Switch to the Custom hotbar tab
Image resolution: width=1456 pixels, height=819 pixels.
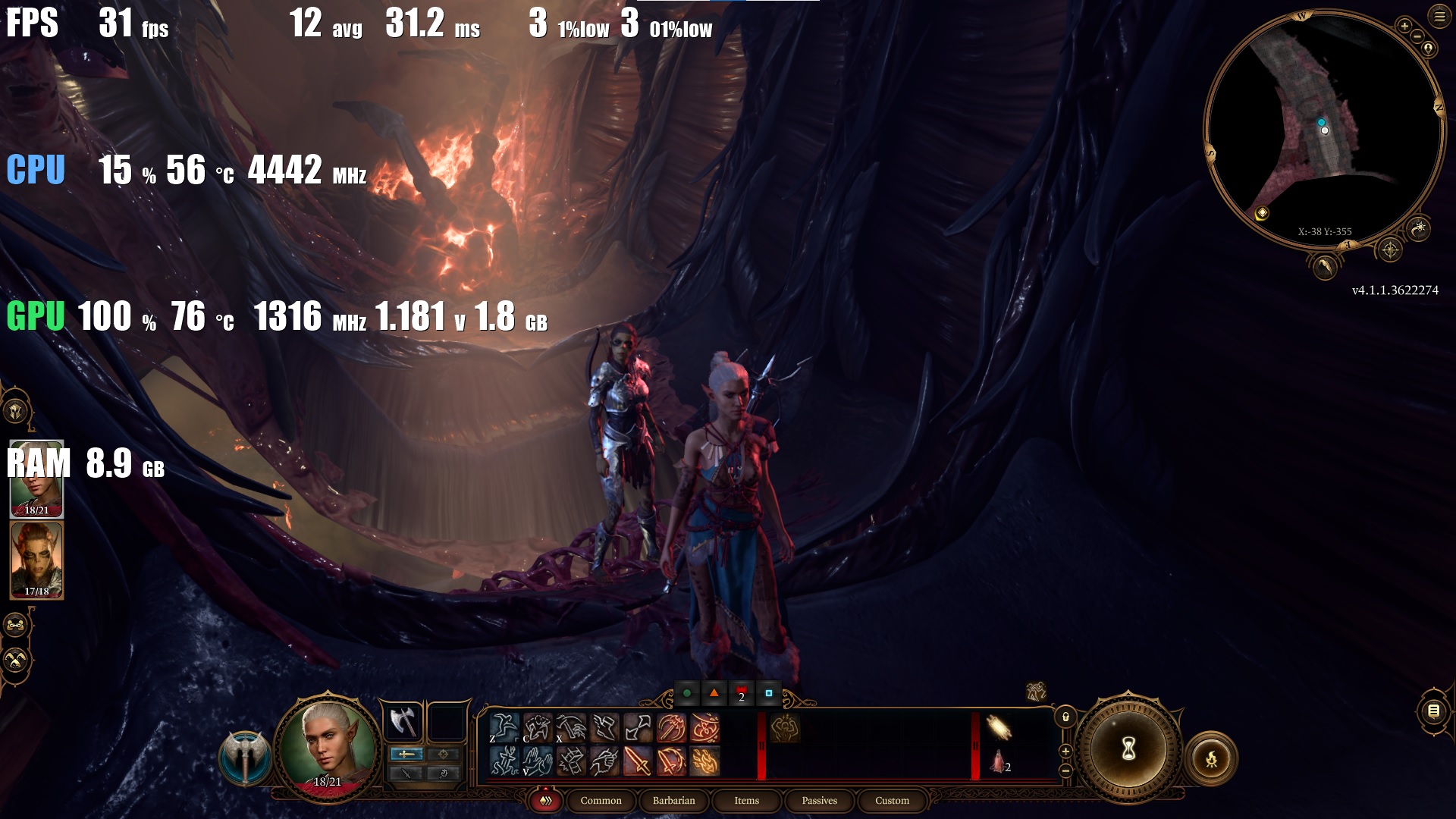pyautogui.click(x=892, y=801)
